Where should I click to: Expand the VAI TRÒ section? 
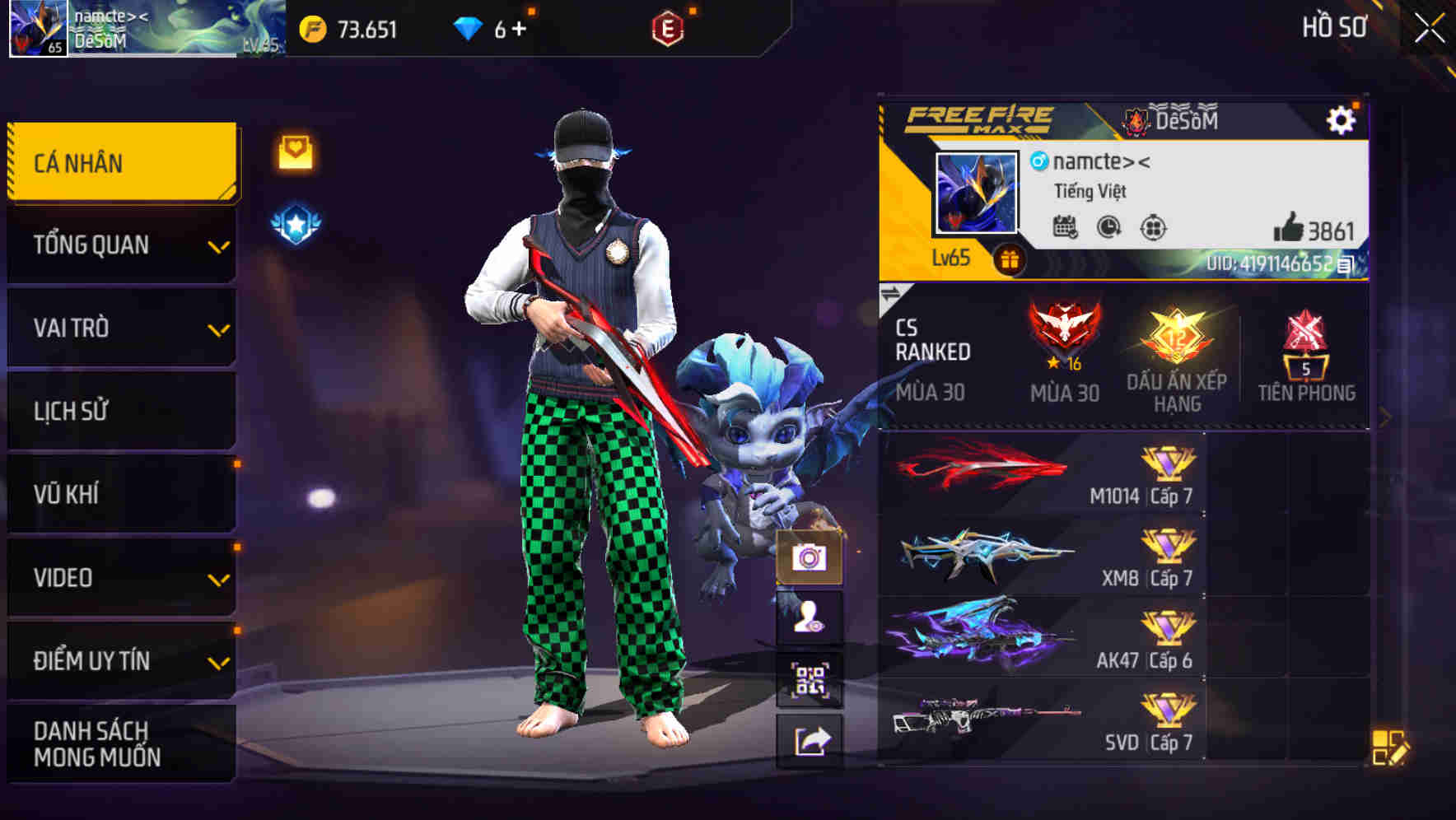point(119,328)
